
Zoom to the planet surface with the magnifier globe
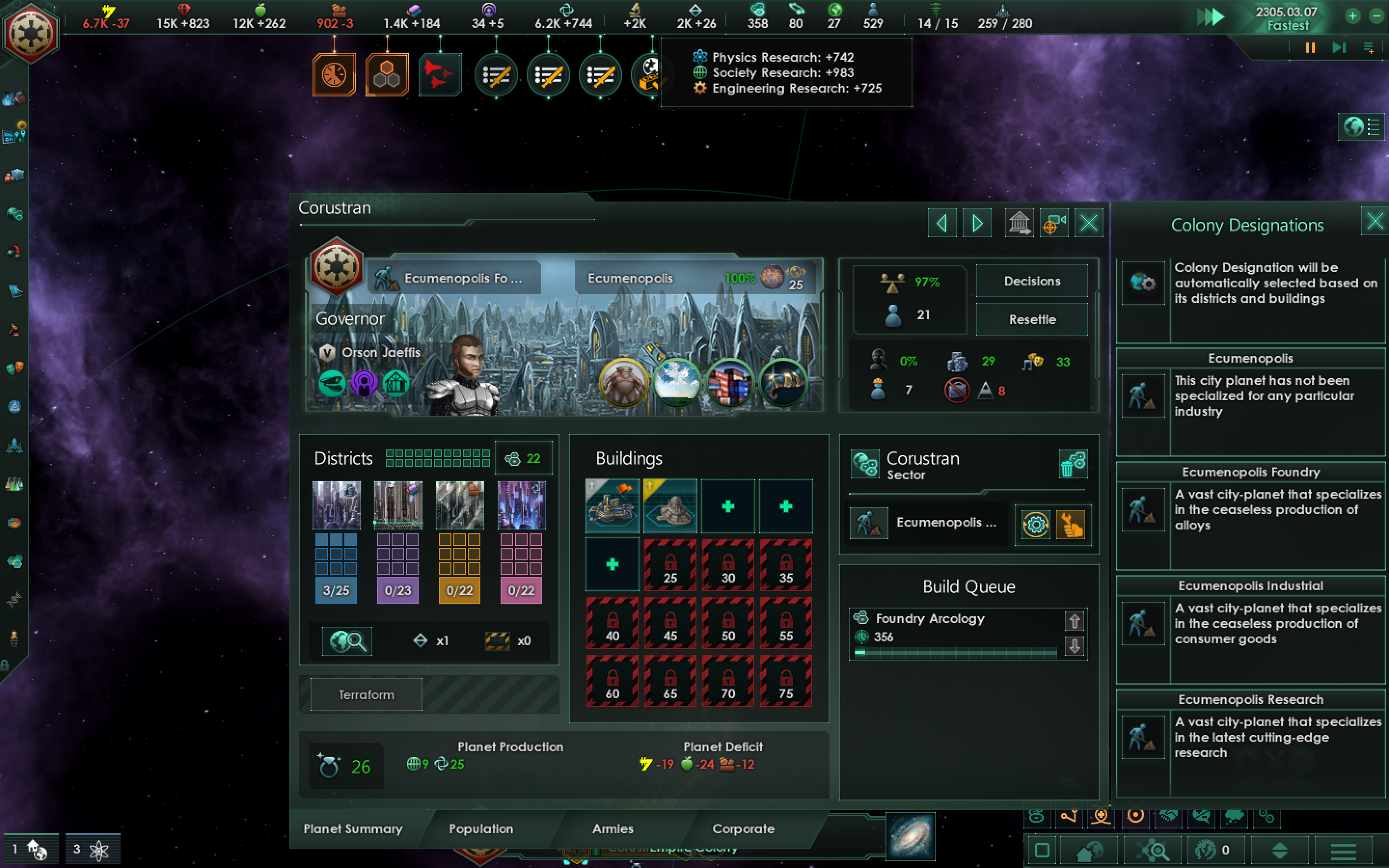(x=347, y=641)
